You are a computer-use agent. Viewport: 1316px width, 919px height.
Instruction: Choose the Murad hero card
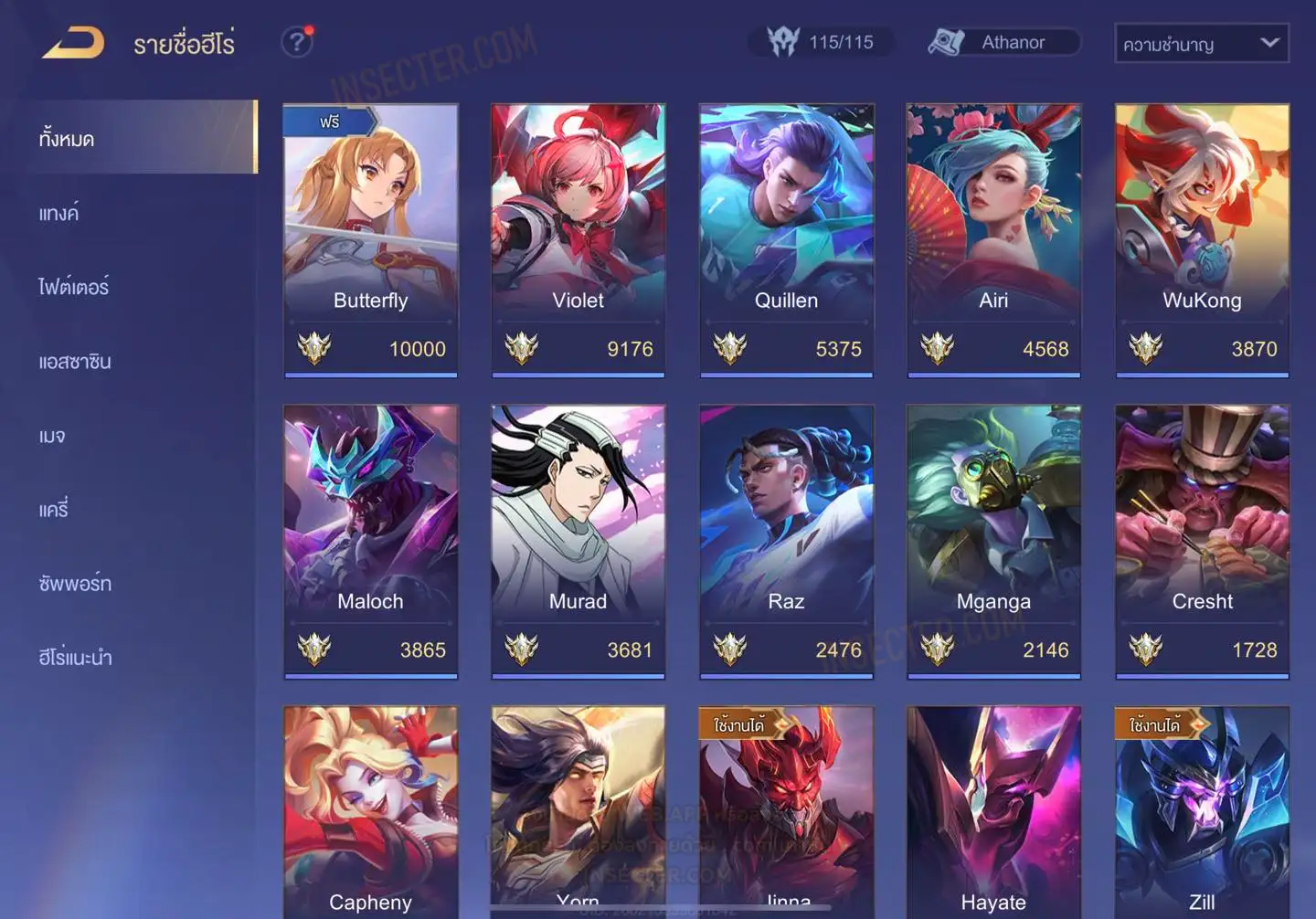578,541
